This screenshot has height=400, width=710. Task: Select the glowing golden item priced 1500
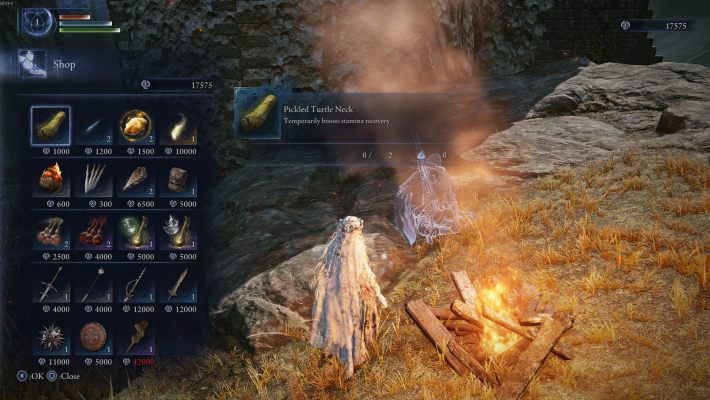[x=135, y=125]
